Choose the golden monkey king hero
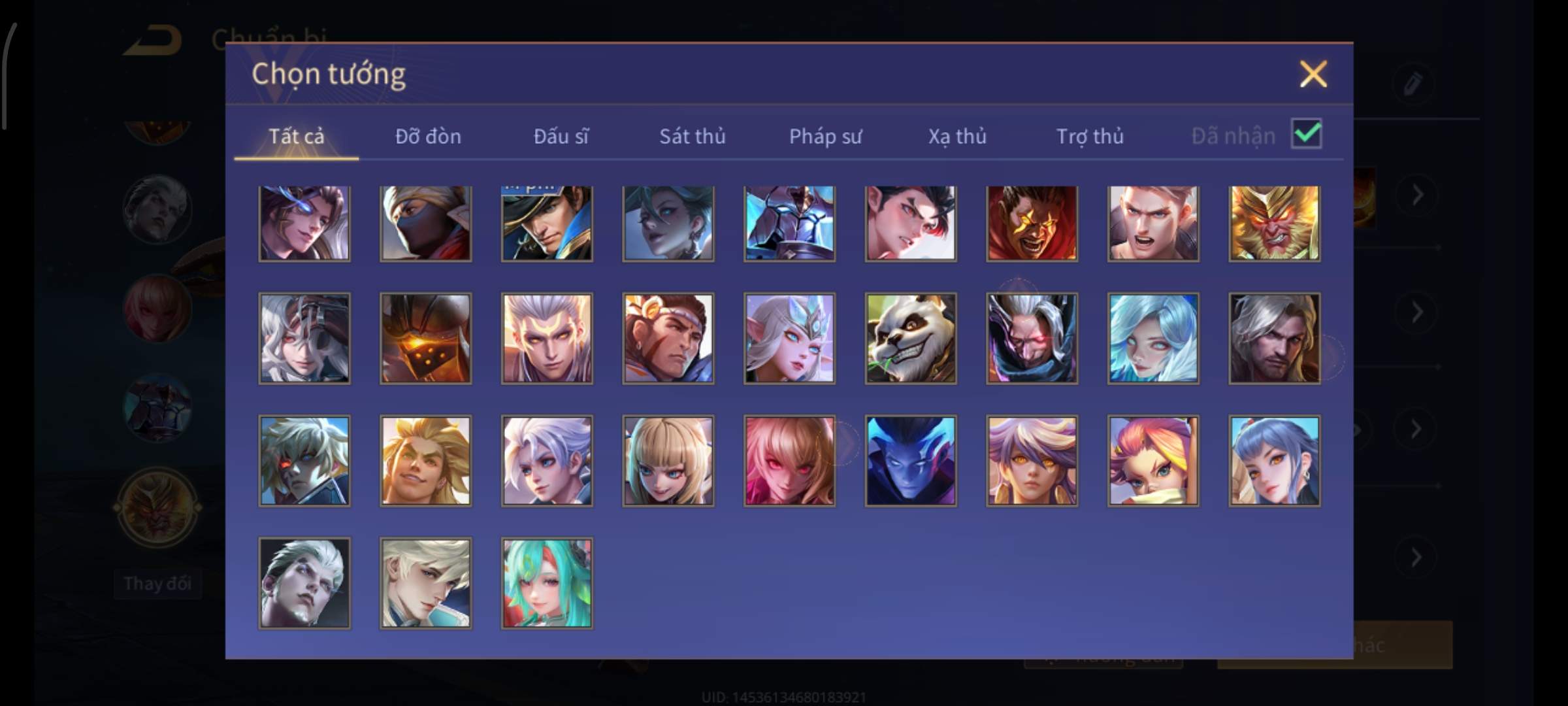This screenshot has height=706, width=1568. [1274, 223]
